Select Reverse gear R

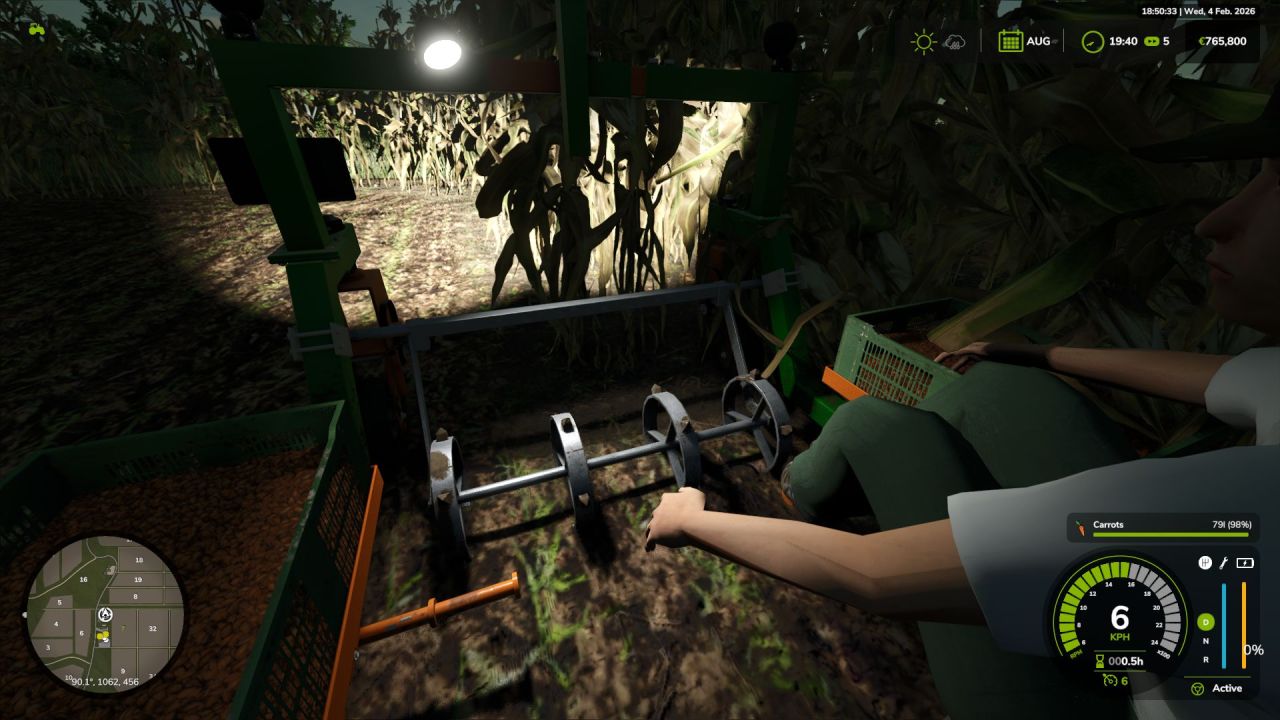click(x=1205, y=661)
